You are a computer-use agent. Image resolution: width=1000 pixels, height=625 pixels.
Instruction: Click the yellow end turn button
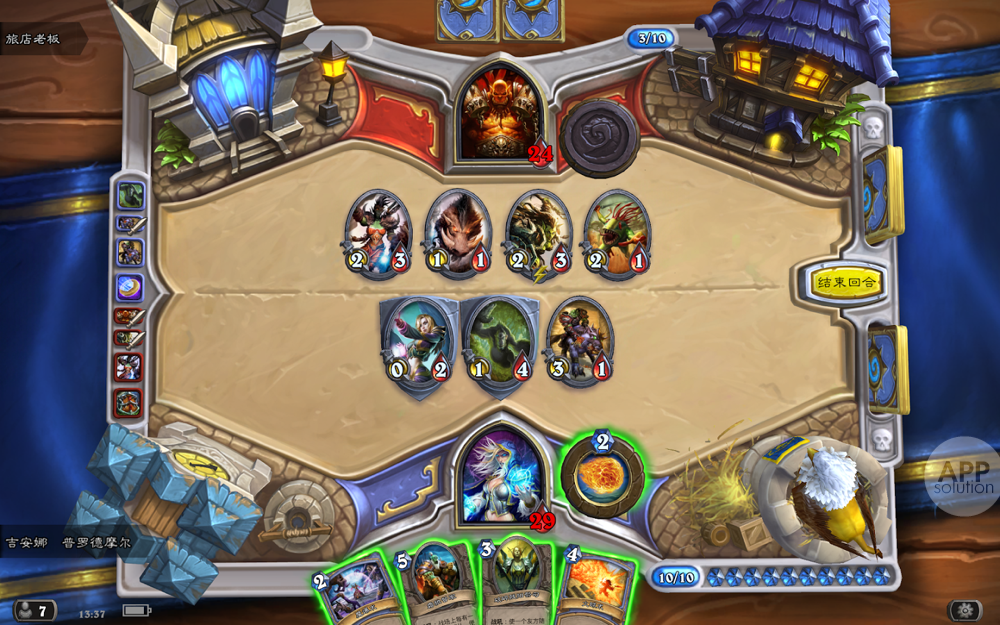pos(846,282)
